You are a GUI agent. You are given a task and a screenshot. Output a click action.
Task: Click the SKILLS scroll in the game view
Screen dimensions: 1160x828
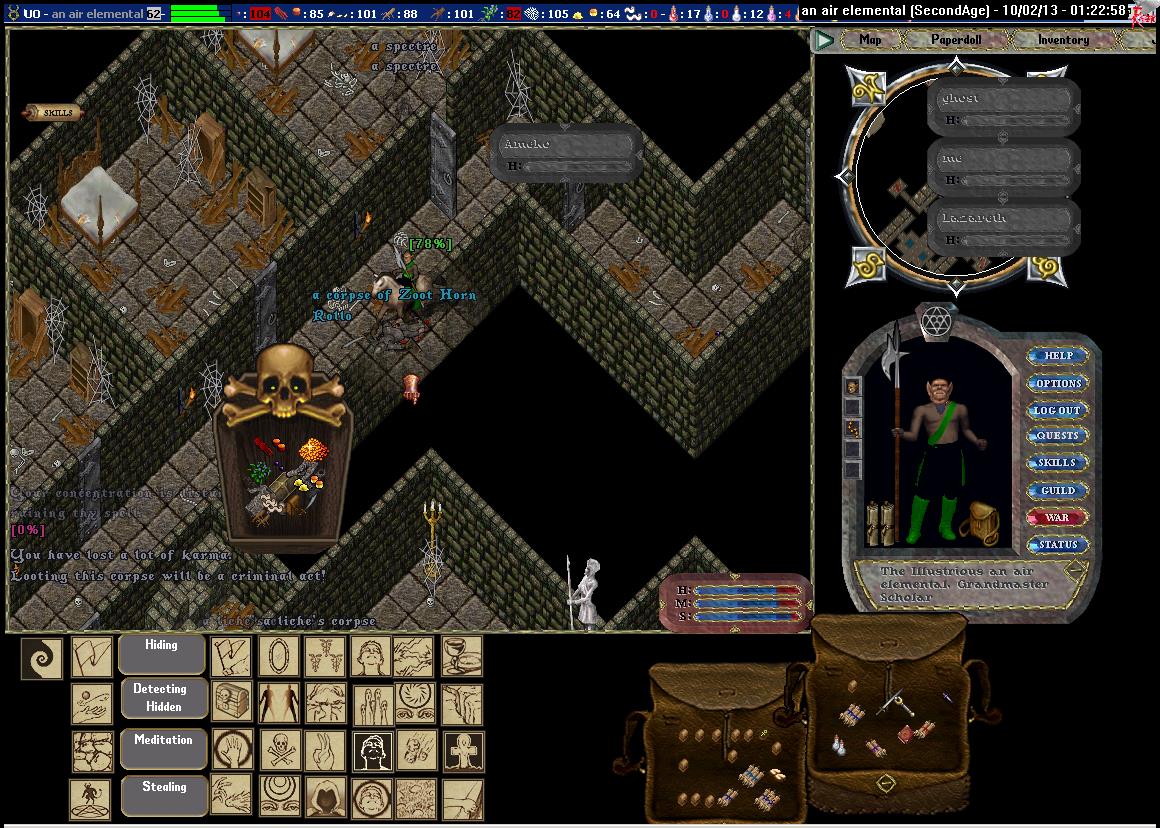coord(55,113)
